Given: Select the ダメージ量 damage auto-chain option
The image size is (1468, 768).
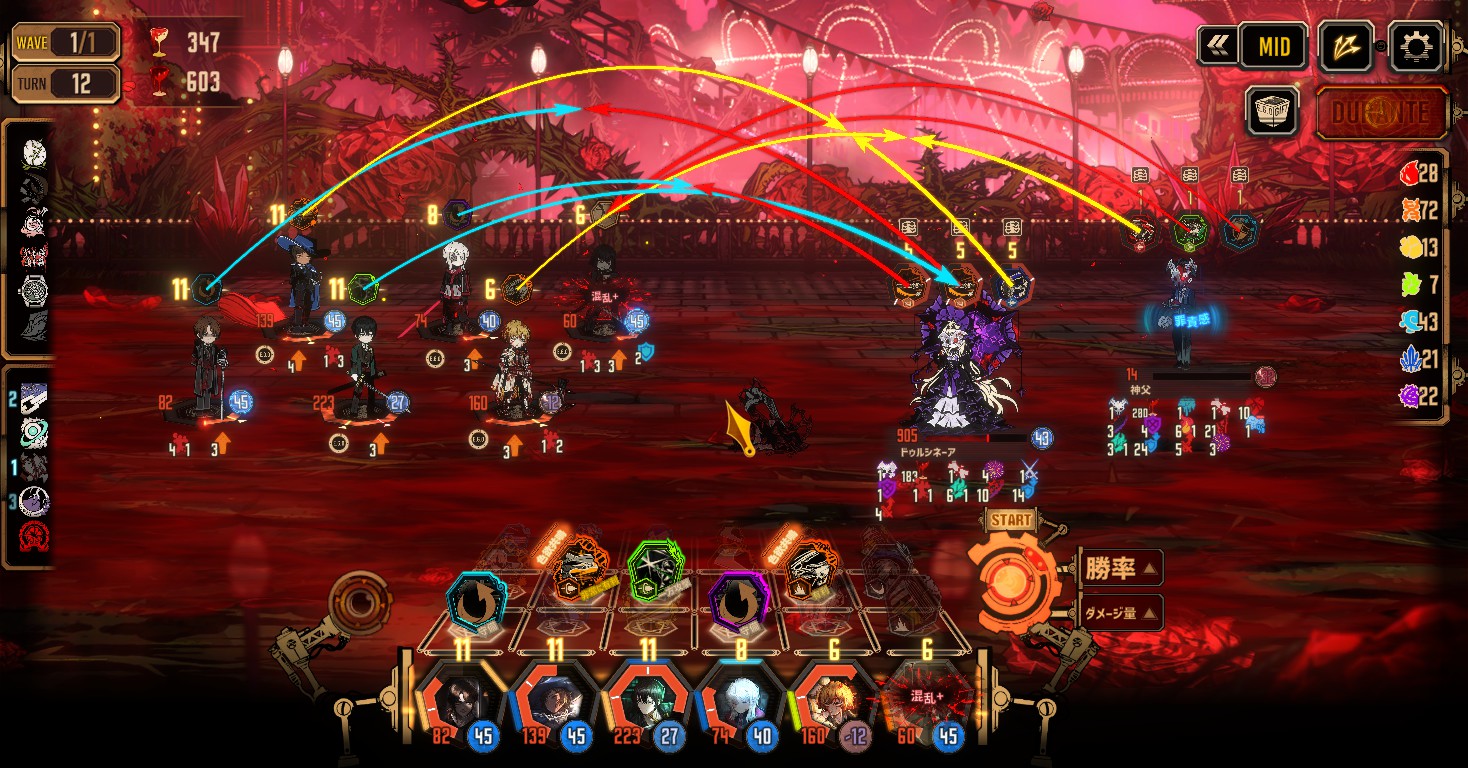Looking at the screenshot, I should click(1120, 612).
